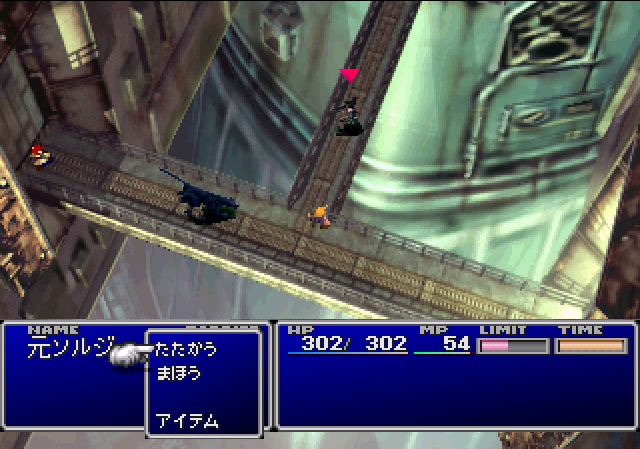
Task: Open the アイテム item command
Action: [187, 421]
